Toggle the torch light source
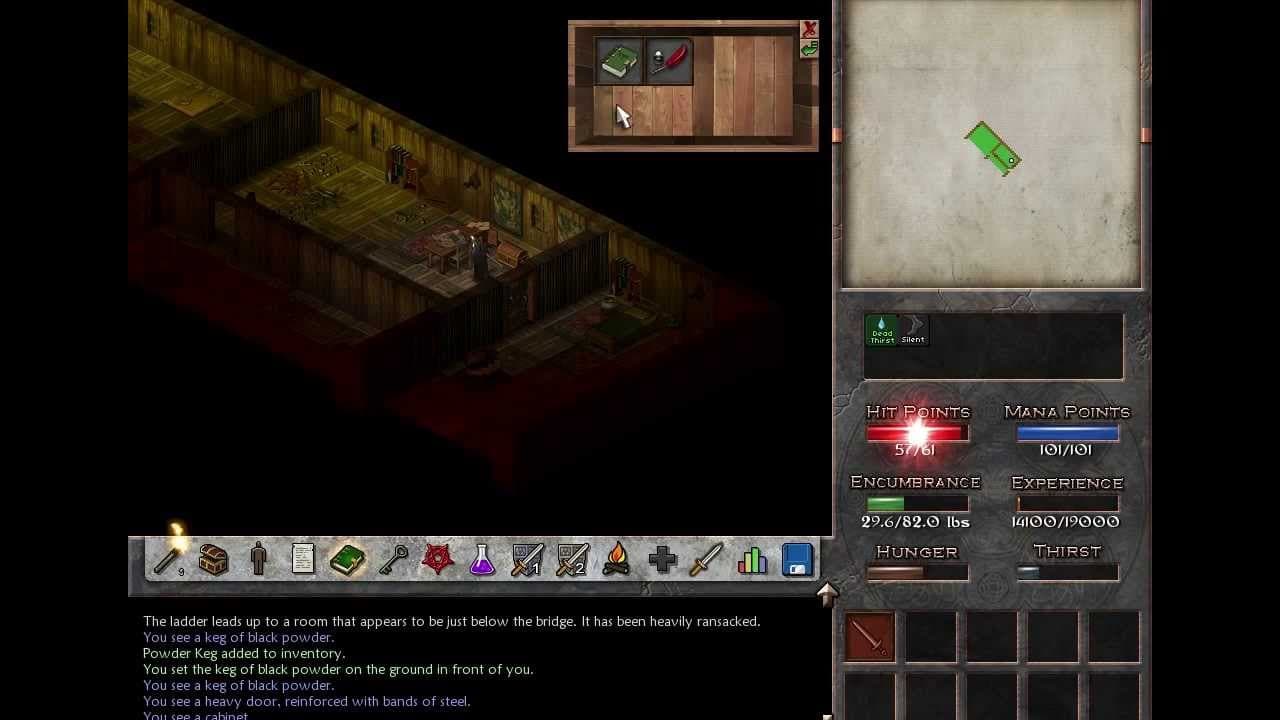 165,558
